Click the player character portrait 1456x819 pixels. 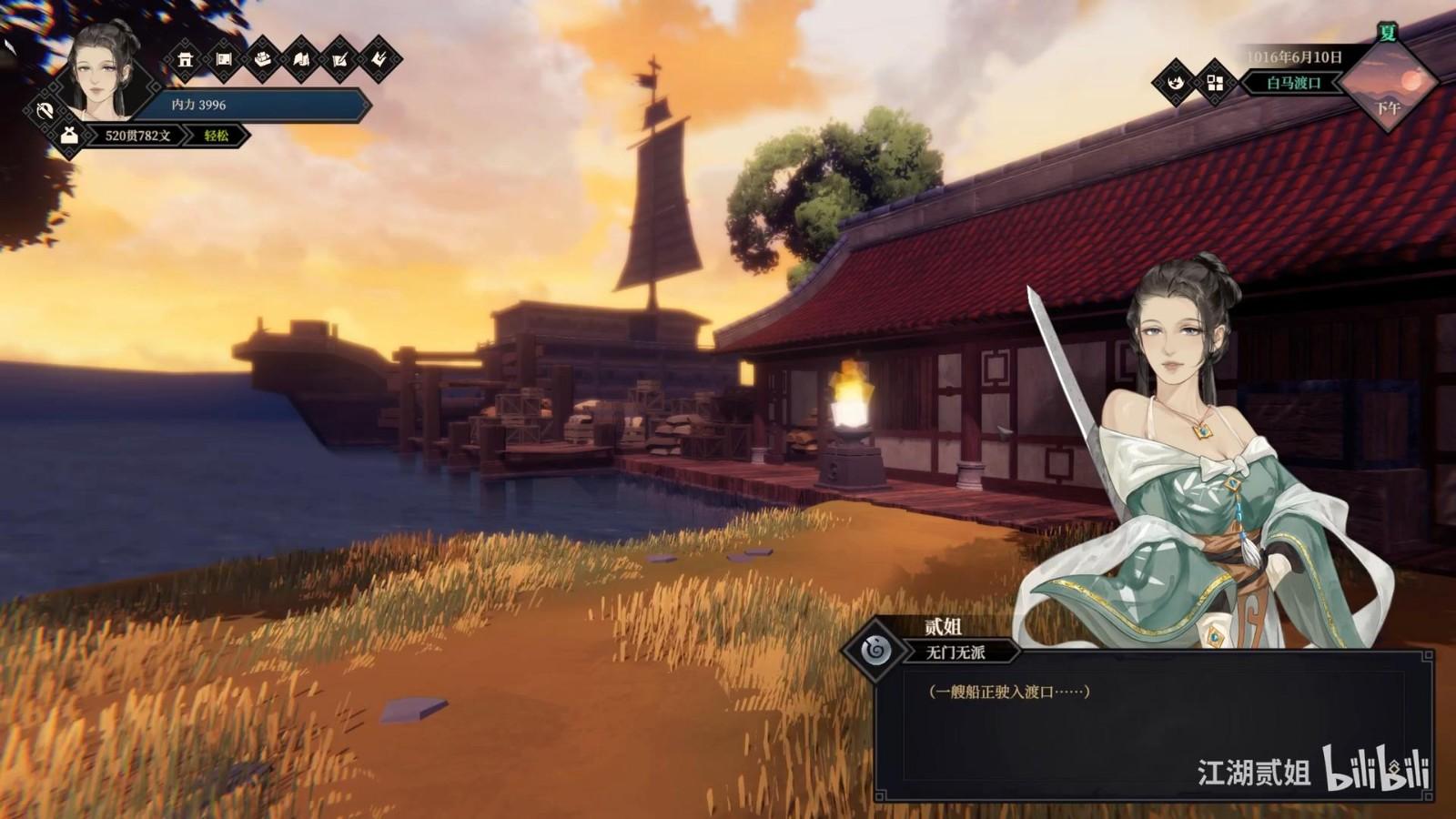tap(100, 71)
